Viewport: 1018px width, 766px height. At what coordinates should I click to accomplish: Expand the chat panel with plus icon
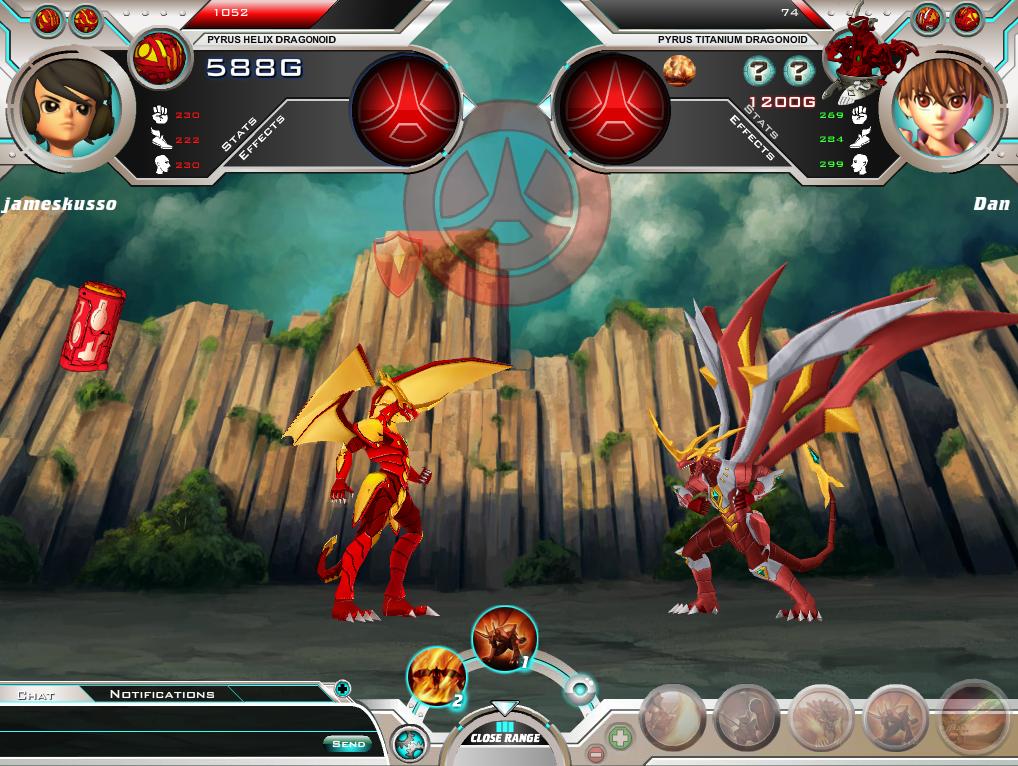(342, 688)
